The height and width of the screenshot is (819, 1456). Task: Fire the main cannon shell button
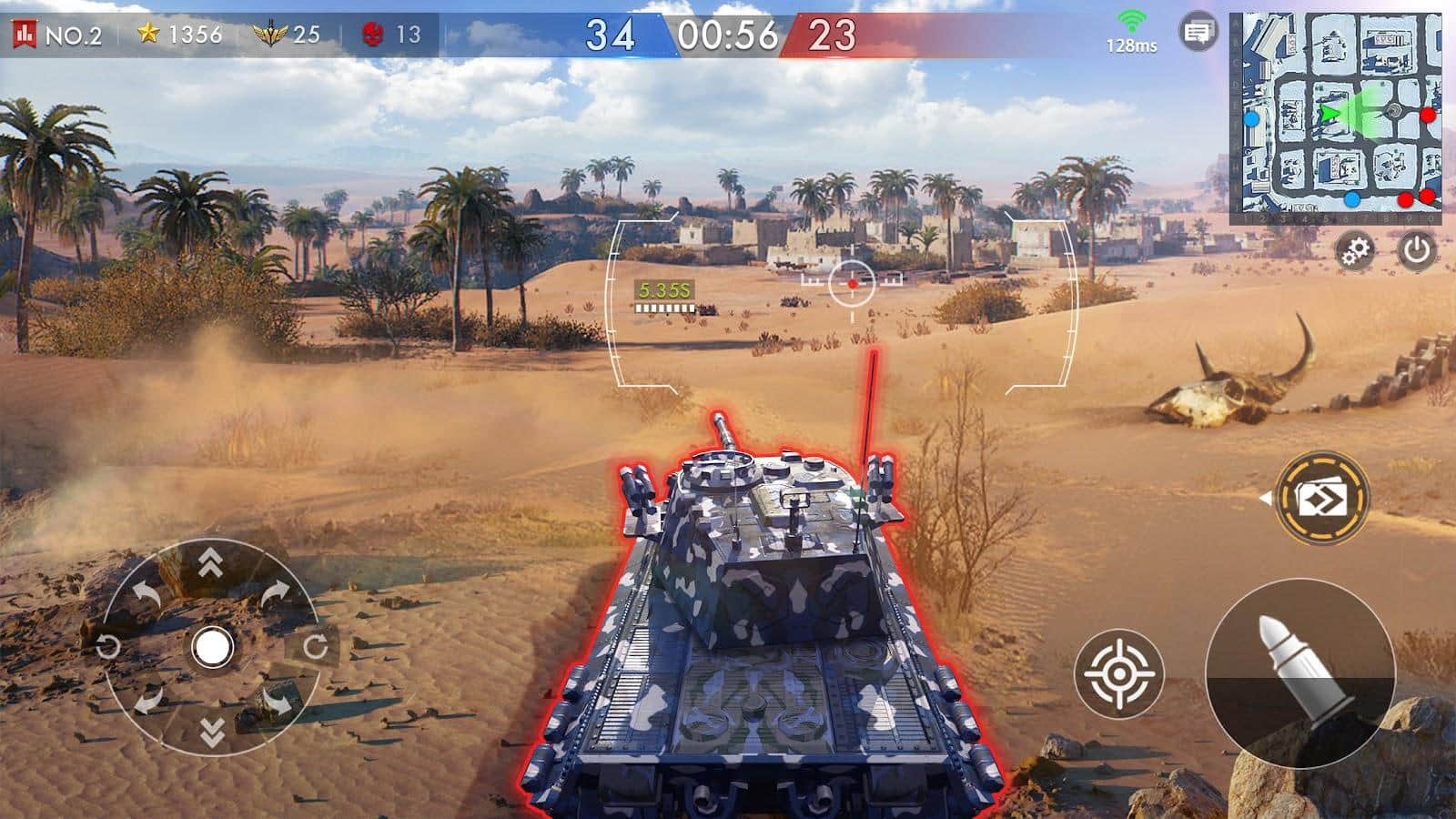1299,672
